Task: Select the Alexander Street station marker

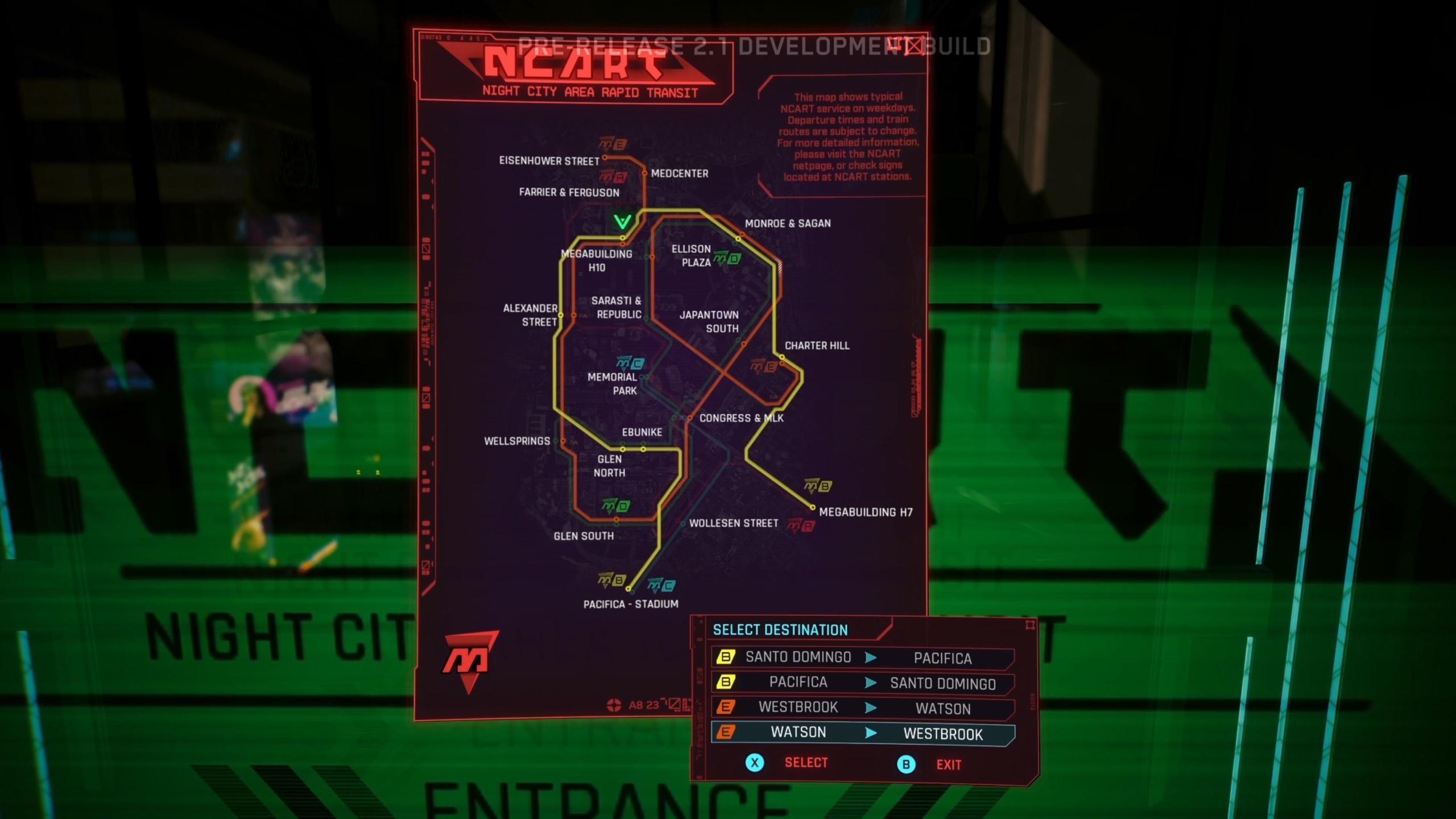Action: point(561,315)
